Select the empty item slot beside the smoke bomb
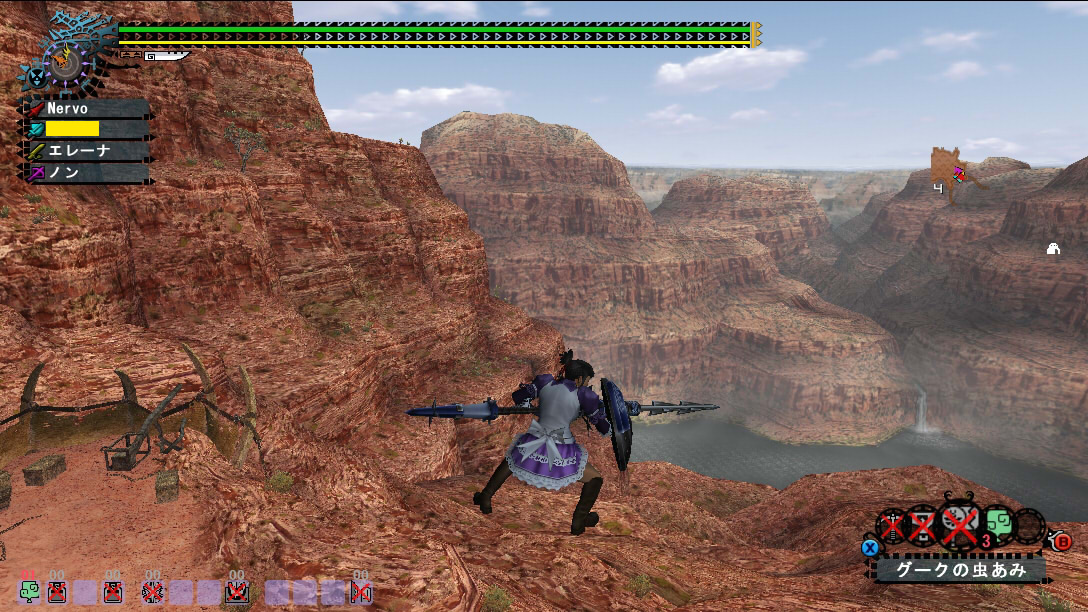The width and height of the screenshot is (1088, 612). point(1030,526)
